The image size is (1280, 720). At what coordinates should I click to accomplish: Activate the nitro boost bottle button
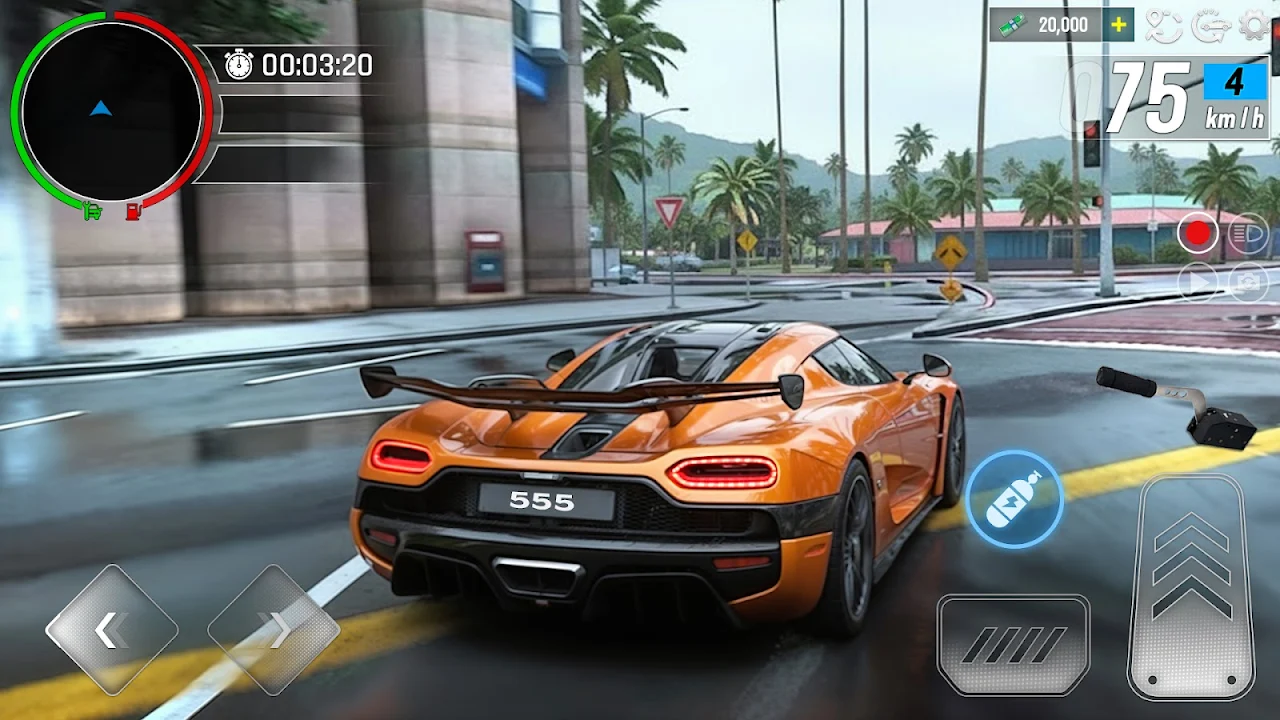(x=1014, y=499)
